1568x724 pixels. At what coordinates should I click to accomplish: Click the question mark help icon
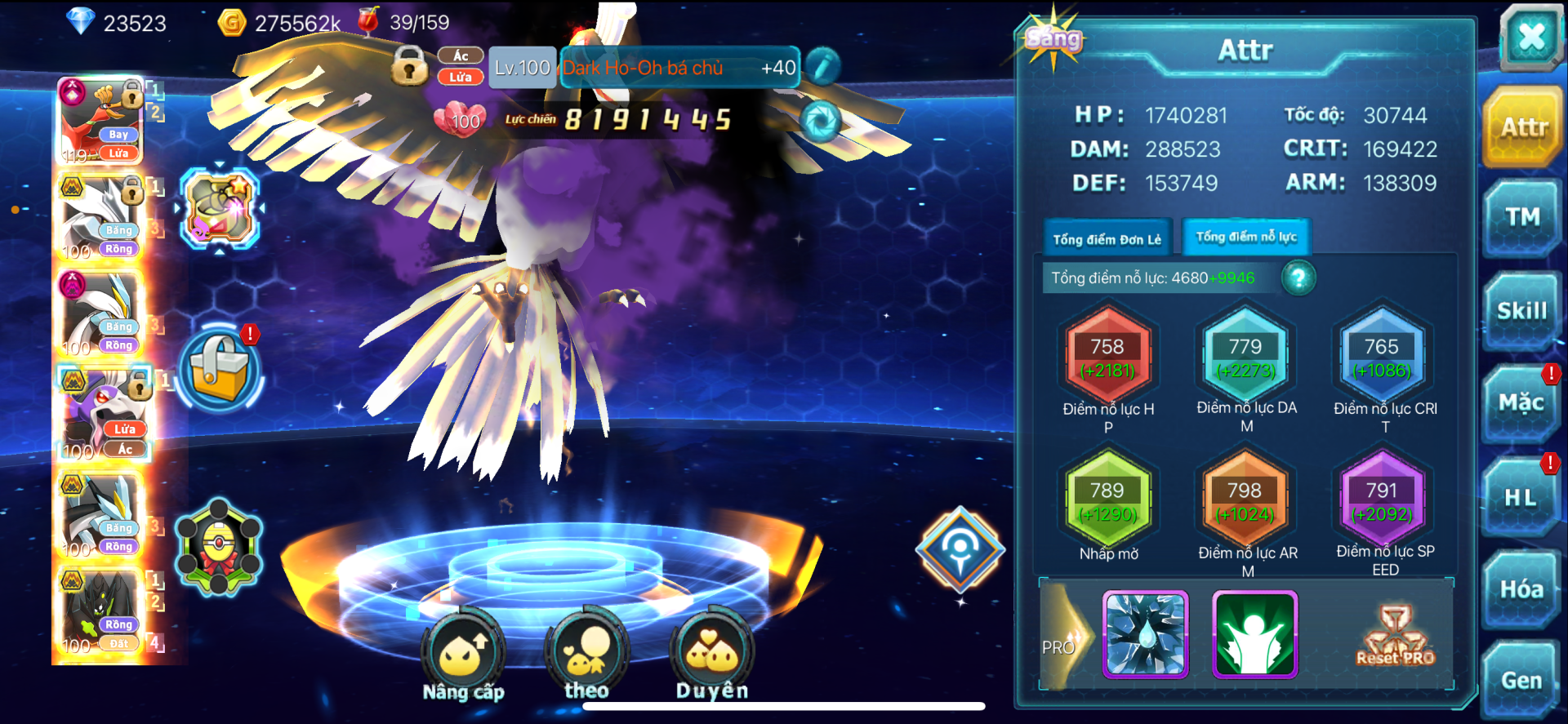point(1298,278)
